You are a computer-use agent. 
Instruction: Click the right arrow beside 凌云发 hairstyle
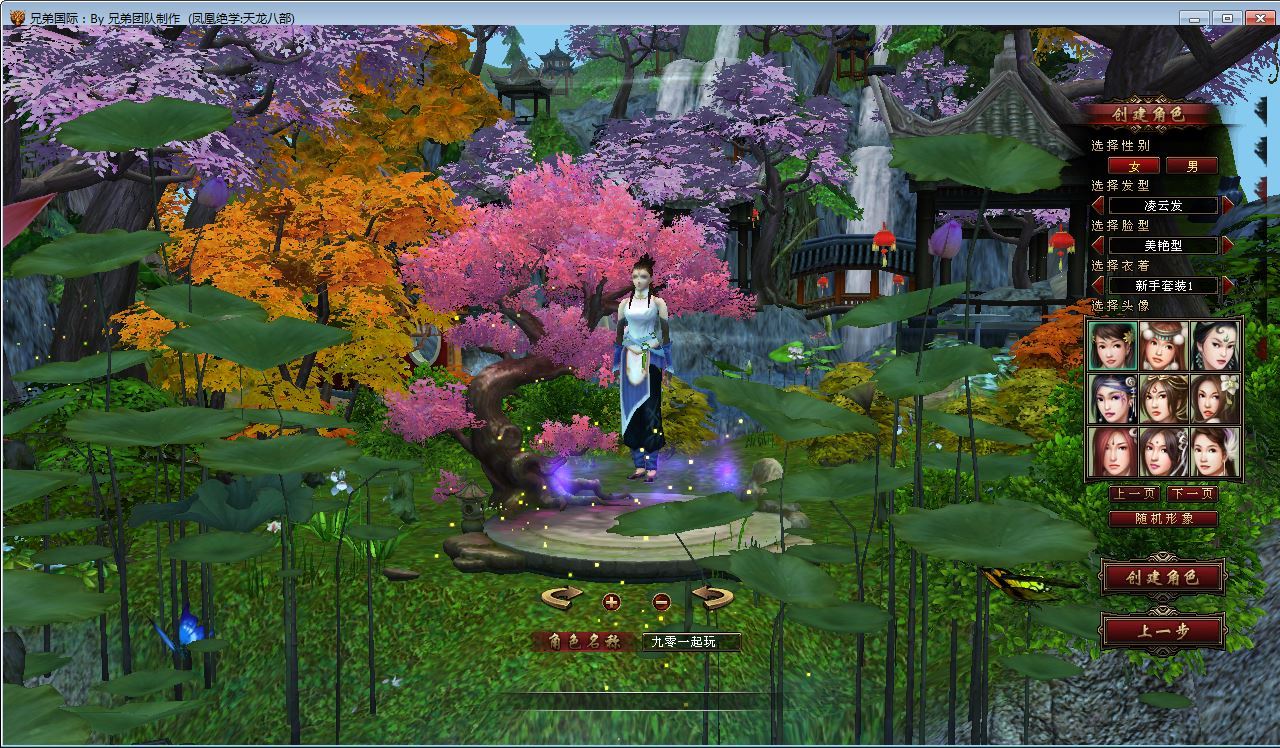pyautogui.click(x=1229, y=205)
